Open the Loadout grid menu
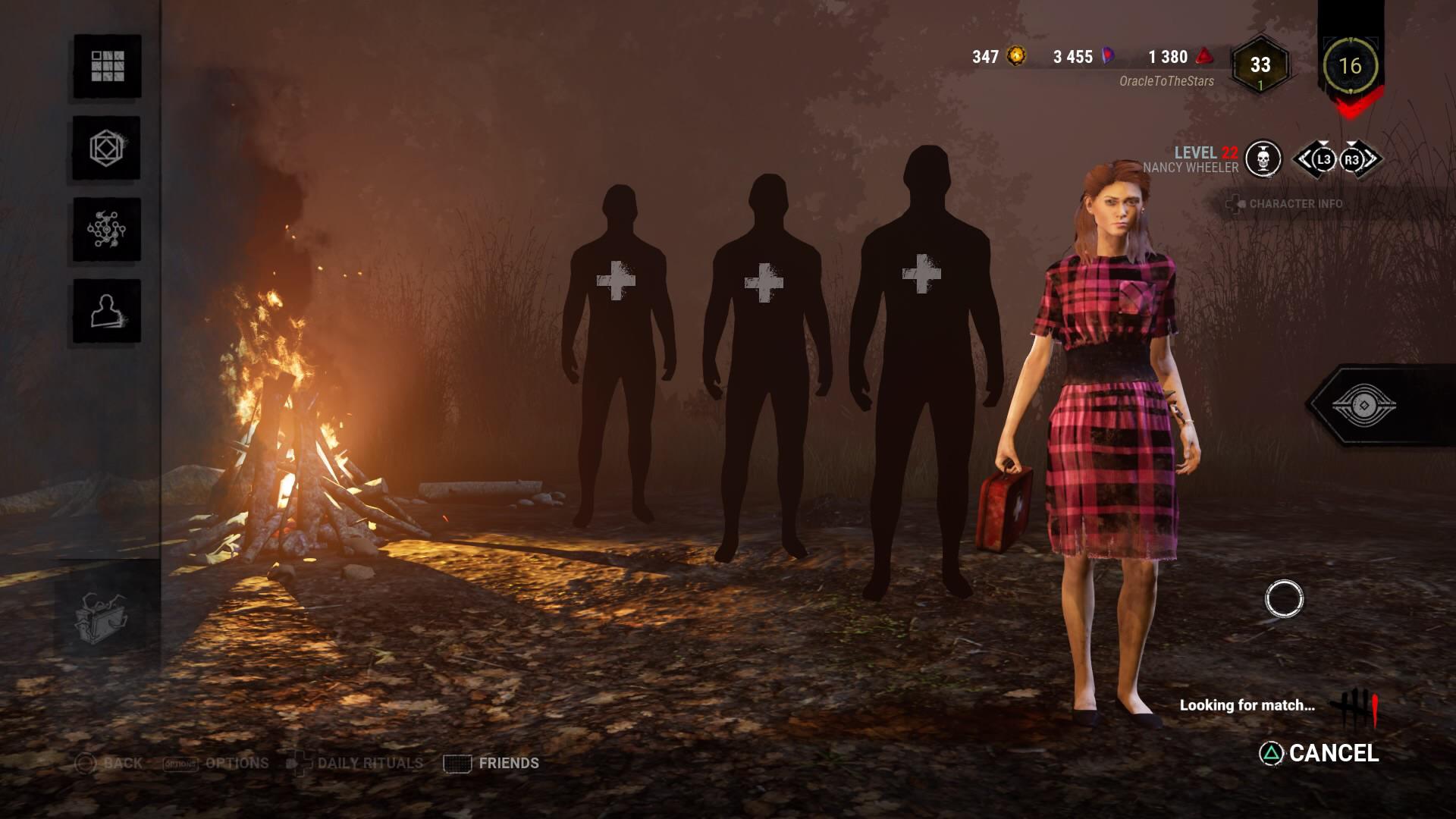This screenshot has height=819, width=1456. [107, 66]
